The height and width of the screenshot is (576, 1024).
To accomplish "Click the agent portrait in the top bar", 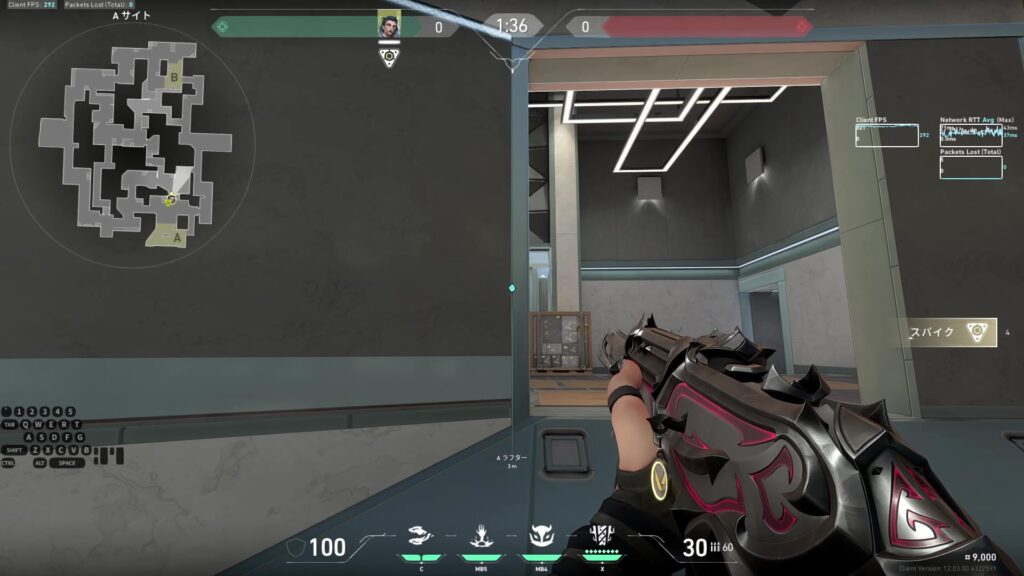I will pos(389,26).
